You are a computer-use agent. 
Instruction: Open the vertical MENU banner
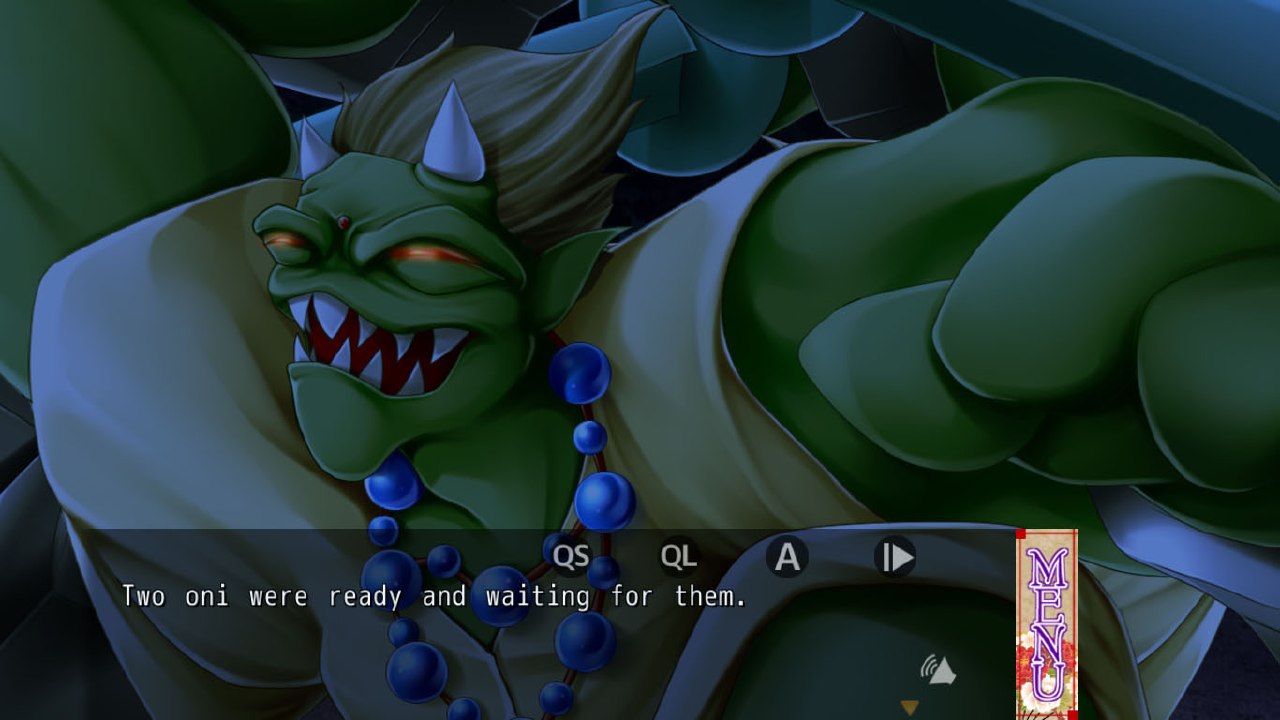[x=1046, y=624]
